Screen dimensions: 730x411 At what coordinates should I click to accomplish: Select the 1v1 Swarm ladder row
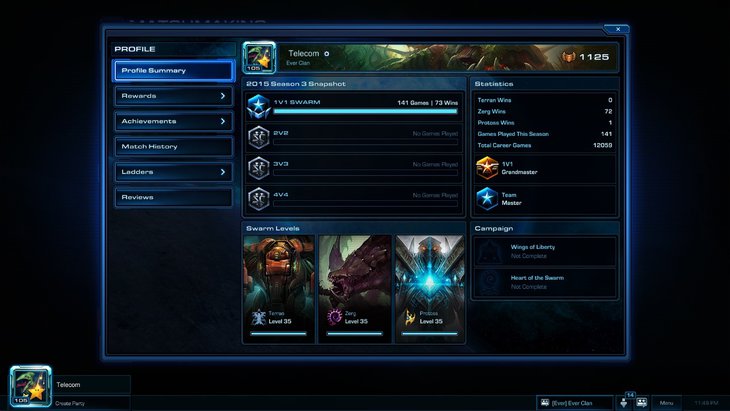pyautogui.click(x=354, y=106)
